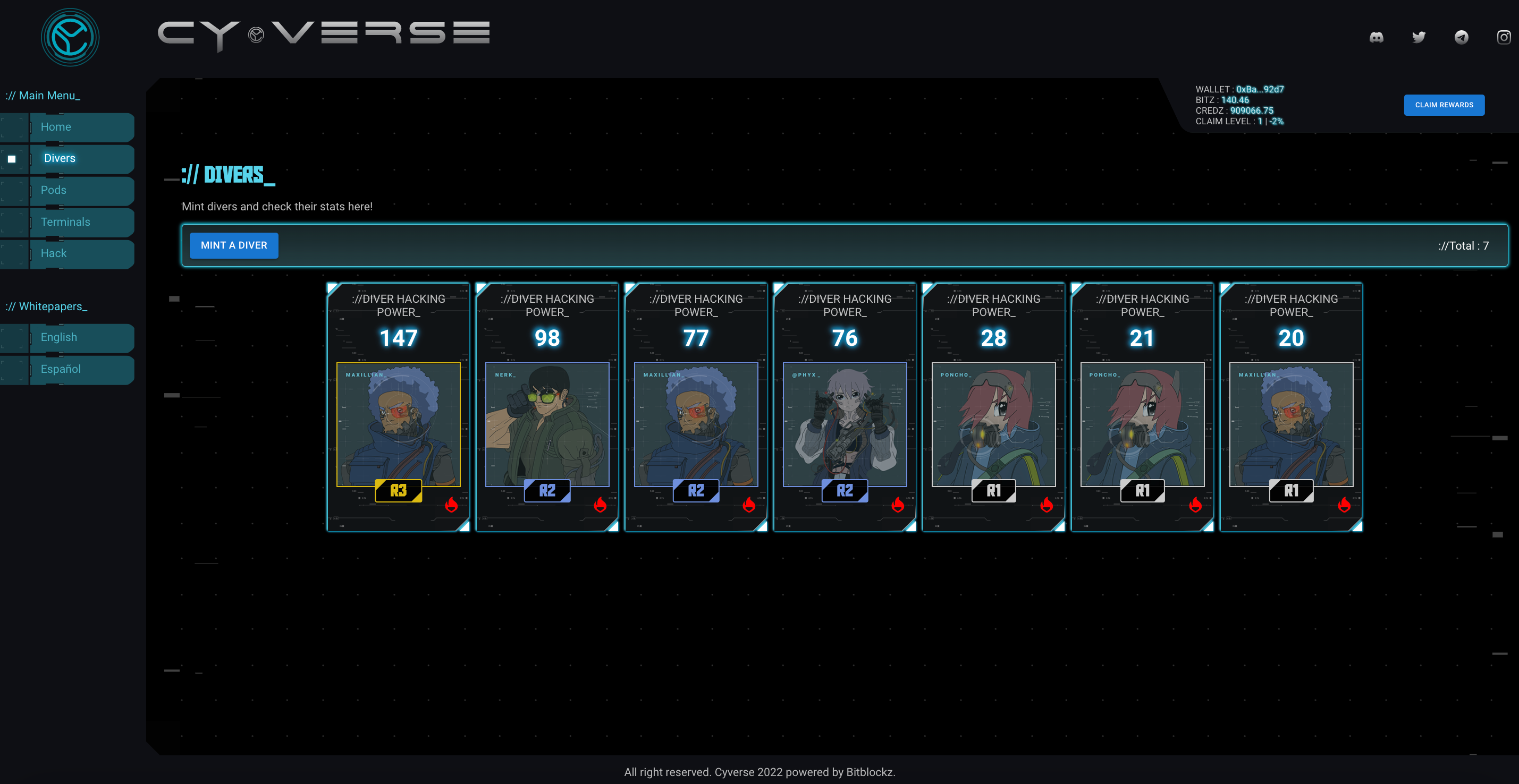
Task: Click the Mint A Diver button
Action: (233, 245)
